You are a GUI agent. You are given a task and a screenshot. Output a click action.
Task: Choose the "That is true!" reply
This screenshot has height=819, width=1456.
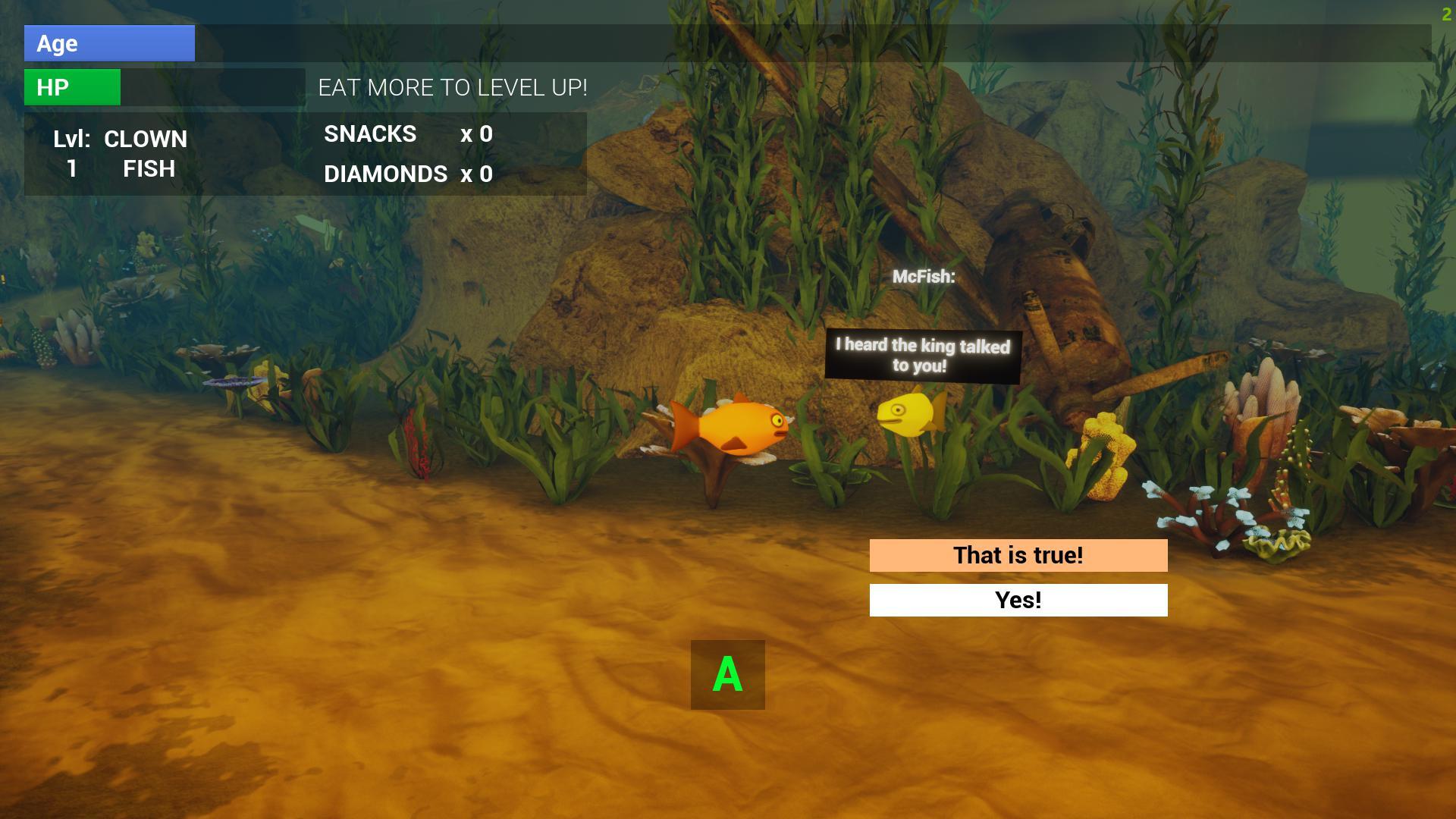[1018, 555]
